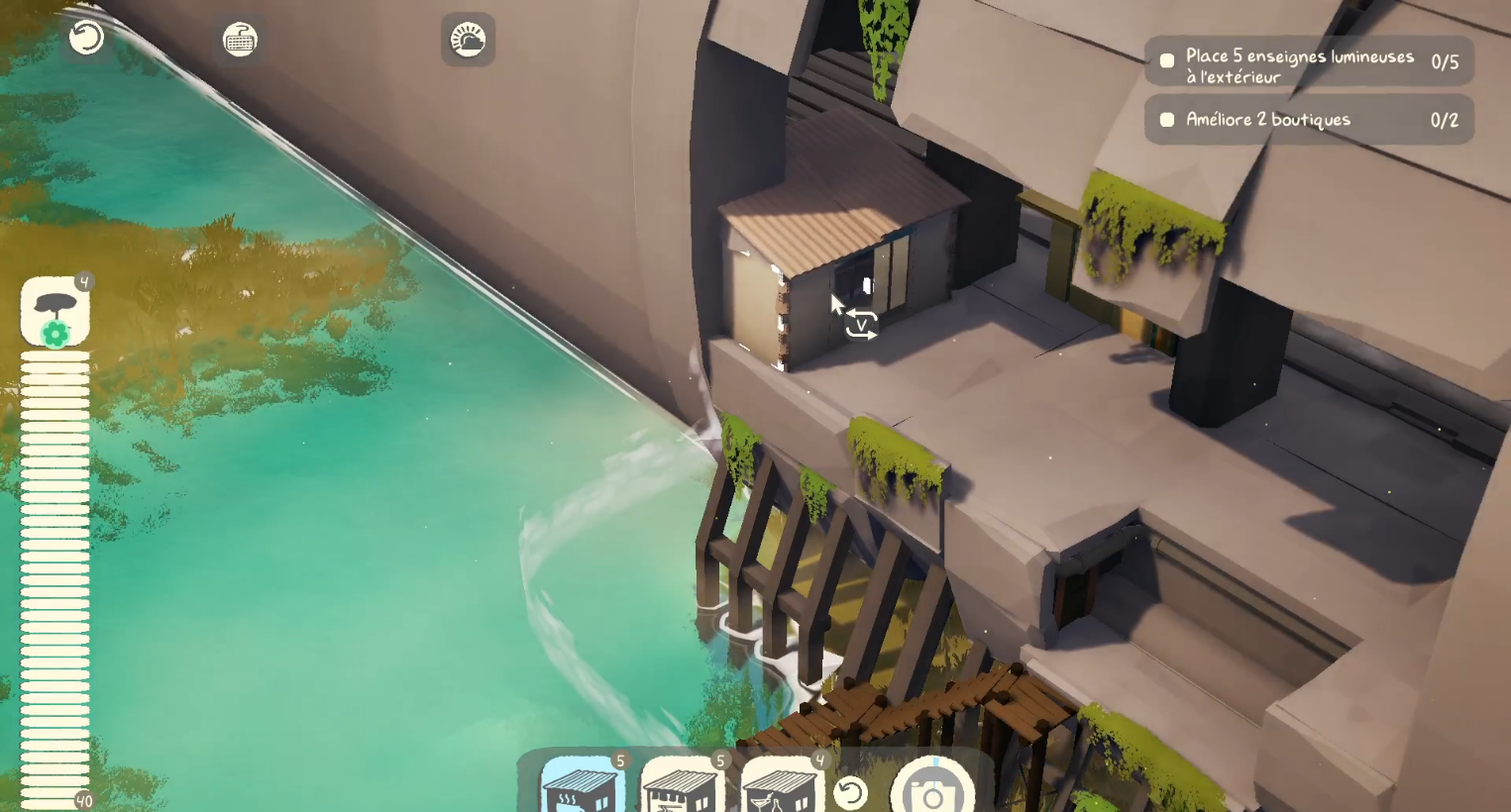Click the rotate arrow beside the building cards

coord(850,792)
